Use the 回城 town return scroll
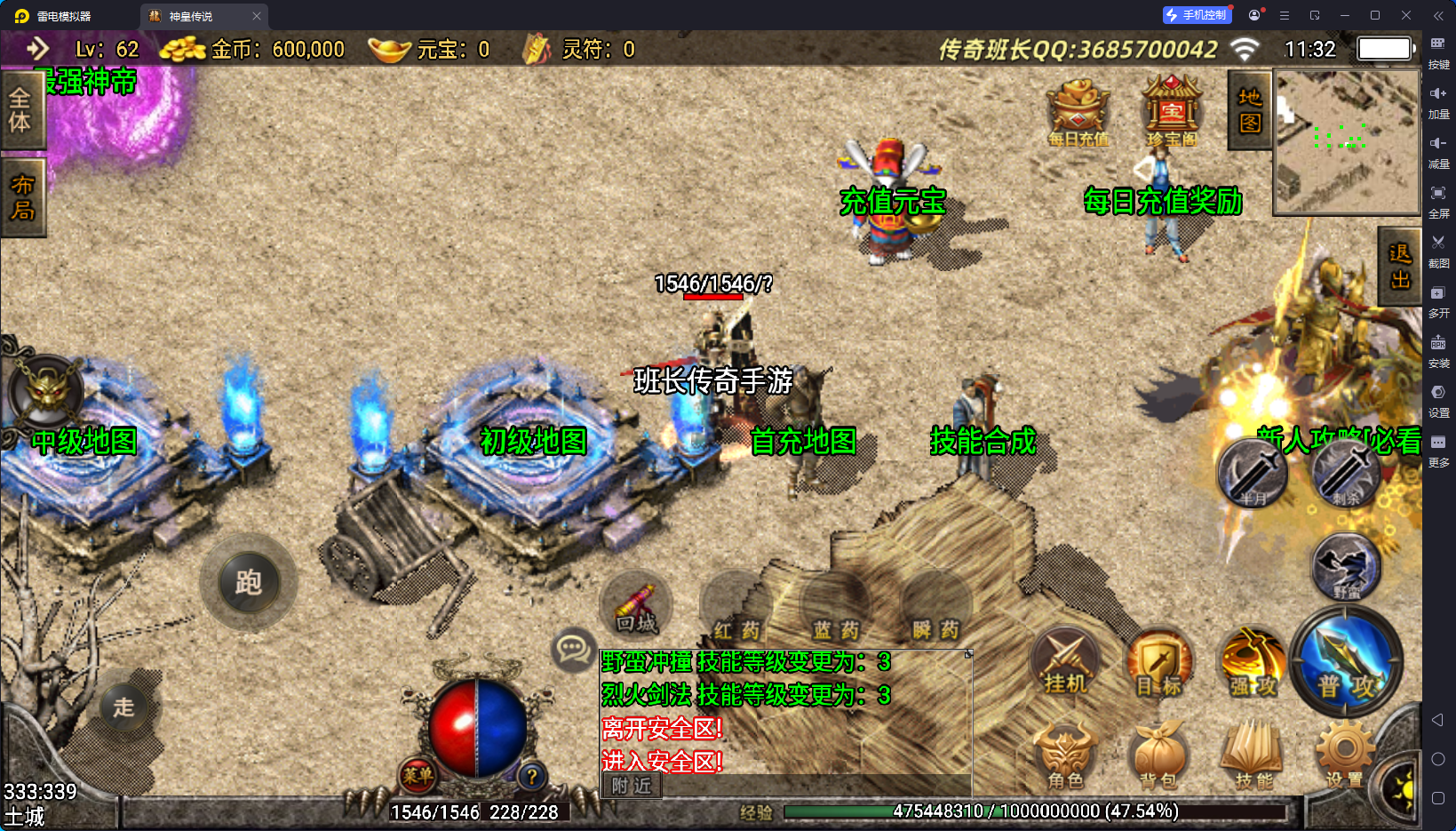Image resolution: width=1456 pixels, height=831 pixels. (x=636, y=609)
